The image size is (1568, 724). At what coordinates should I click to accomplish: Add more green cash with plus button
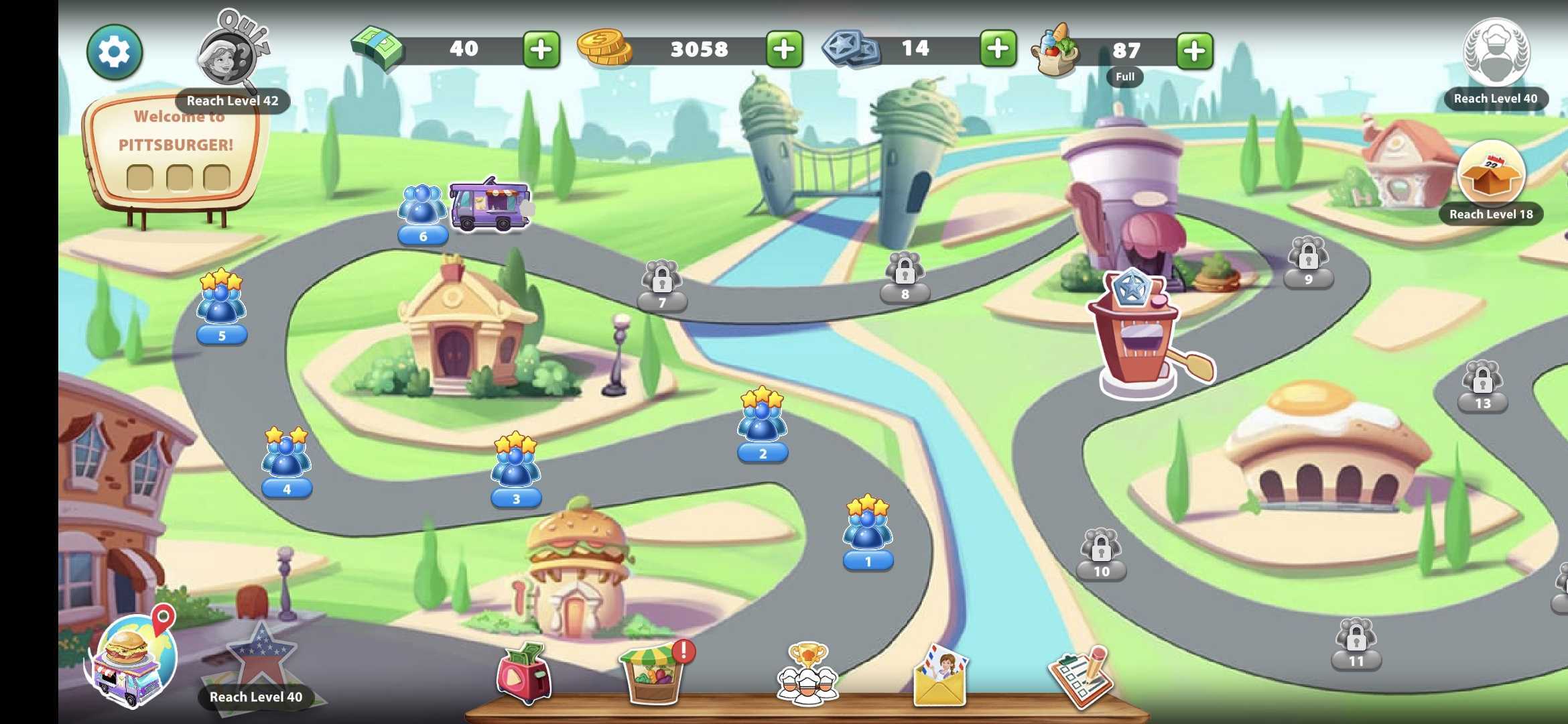541,50
